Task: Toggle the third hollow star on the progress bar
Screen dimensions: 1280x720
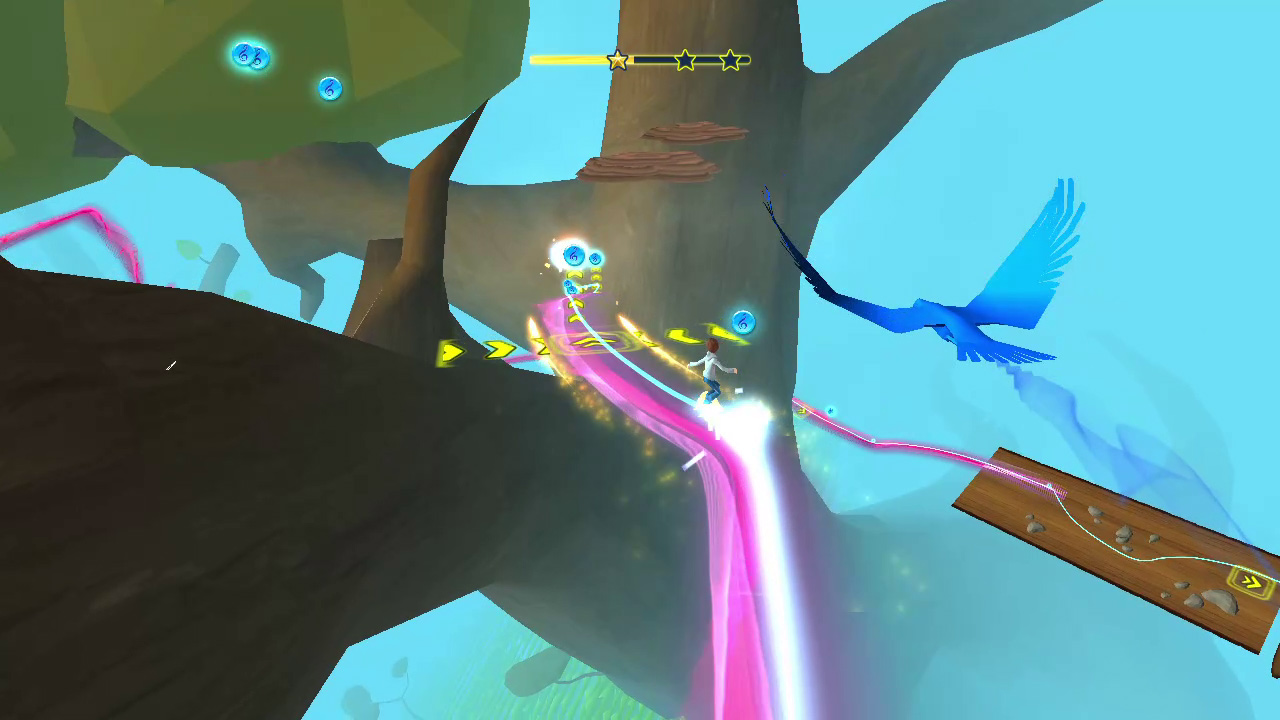Action: click(731, 59)
